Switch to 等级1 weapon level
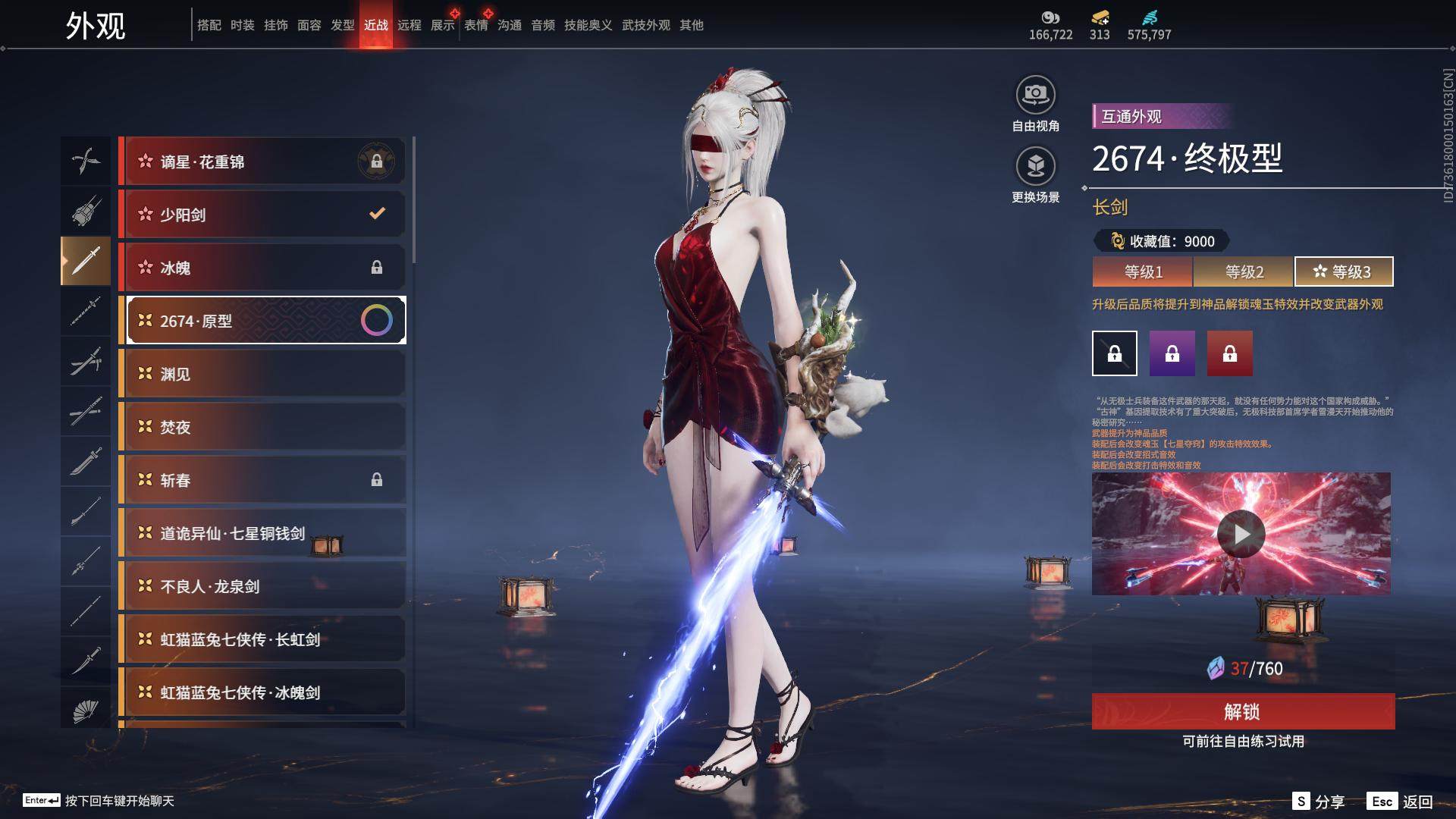Viewport: 1456px width, 819px height. (1143, 271)
